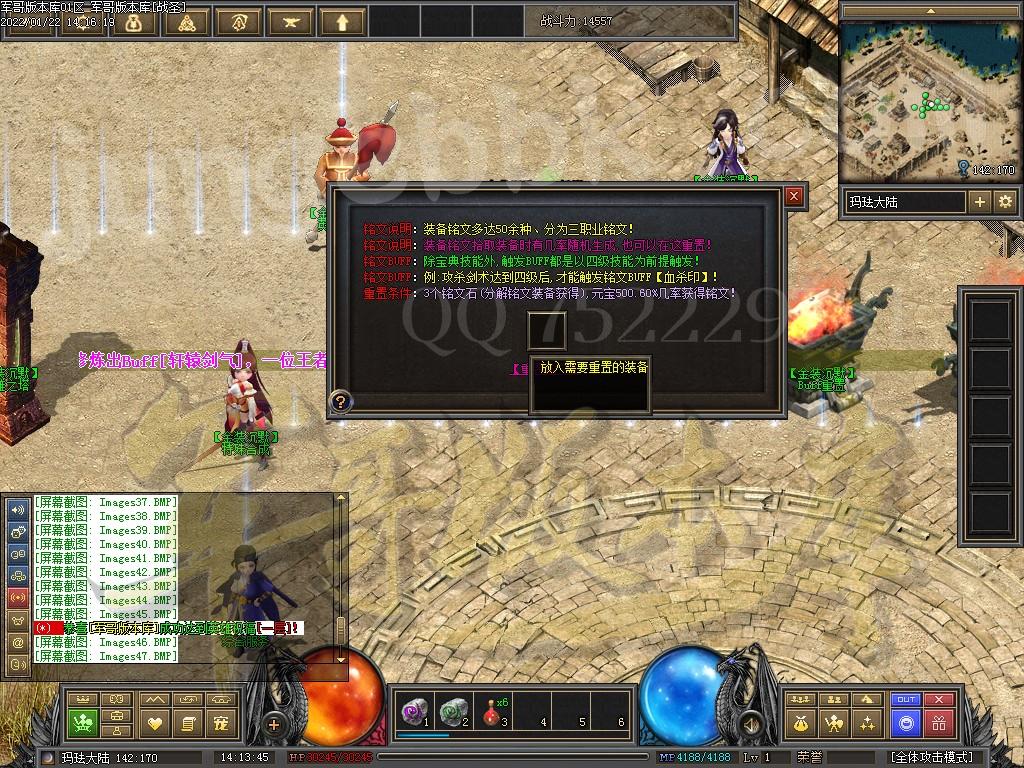Image resolution: width=1024 pixels, height=768 pixels.
Task: Click the blue OUT button
Action: click(906, 700)
